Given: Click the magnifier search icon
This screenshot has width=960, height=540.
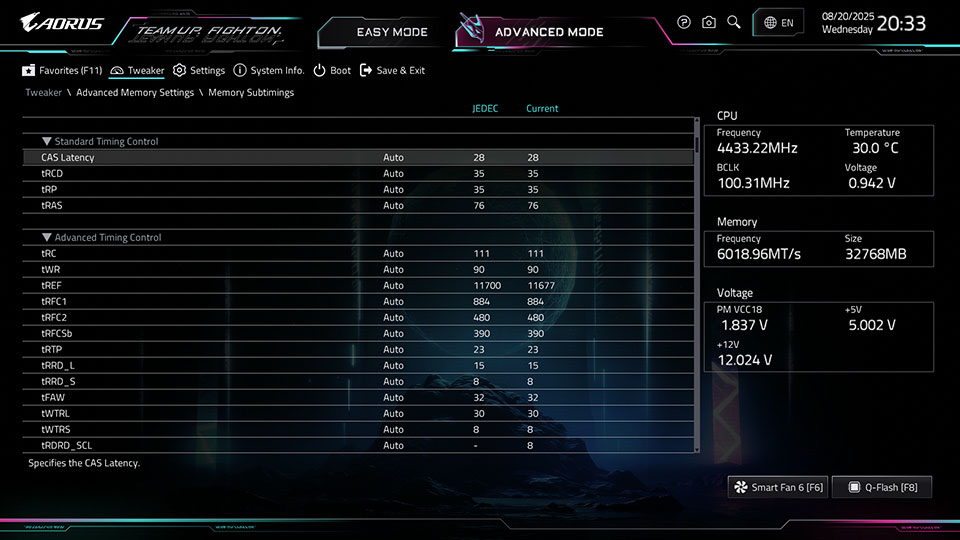Looking at the screenshot, I should tap(734, 22).
